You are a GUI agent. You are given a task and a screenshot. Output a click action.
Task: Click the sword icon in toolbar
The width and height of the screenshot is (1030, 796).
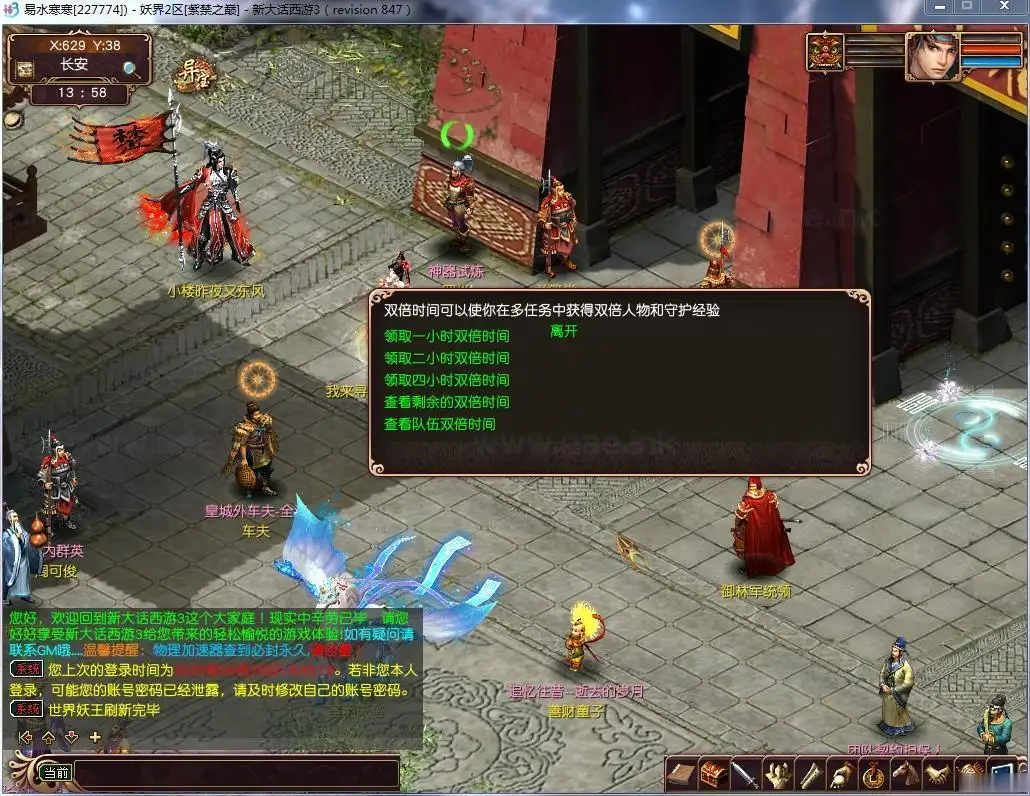[x=744, y=774]
